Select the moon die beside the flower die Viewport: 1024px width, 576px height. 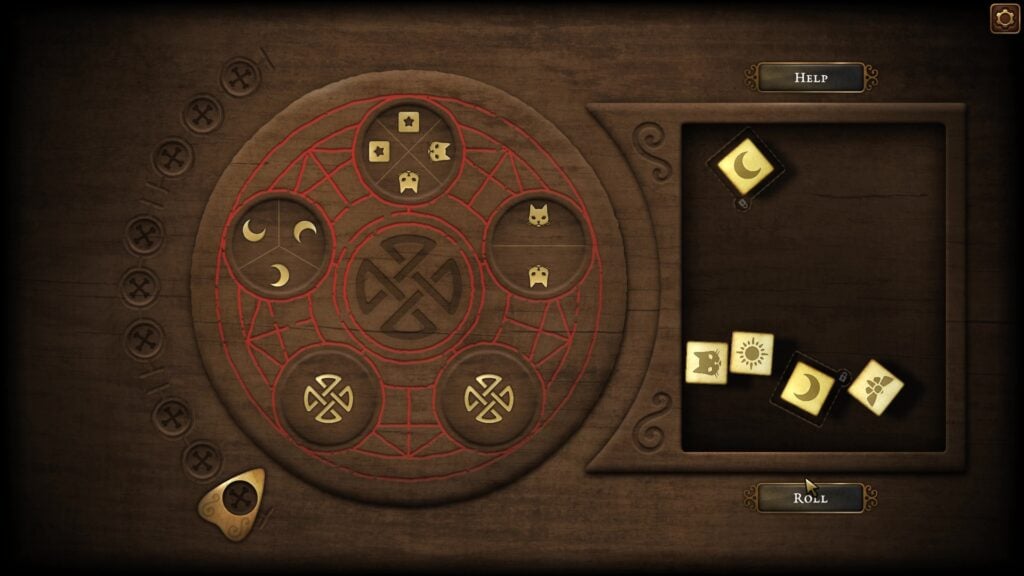tap(807, 388)
